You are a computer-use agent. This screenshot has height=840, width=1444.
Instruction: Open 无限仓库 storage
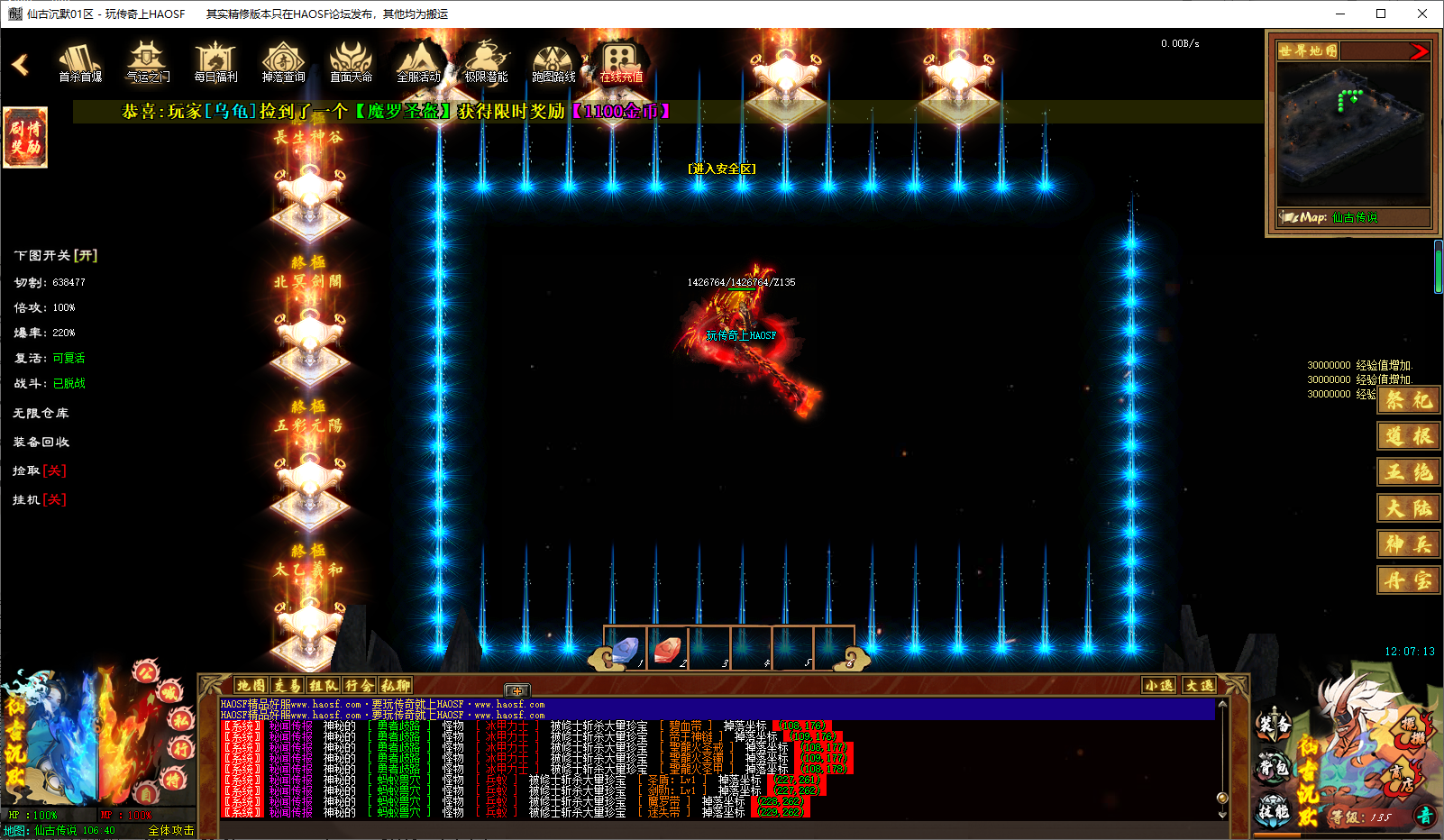pos(41,413)
